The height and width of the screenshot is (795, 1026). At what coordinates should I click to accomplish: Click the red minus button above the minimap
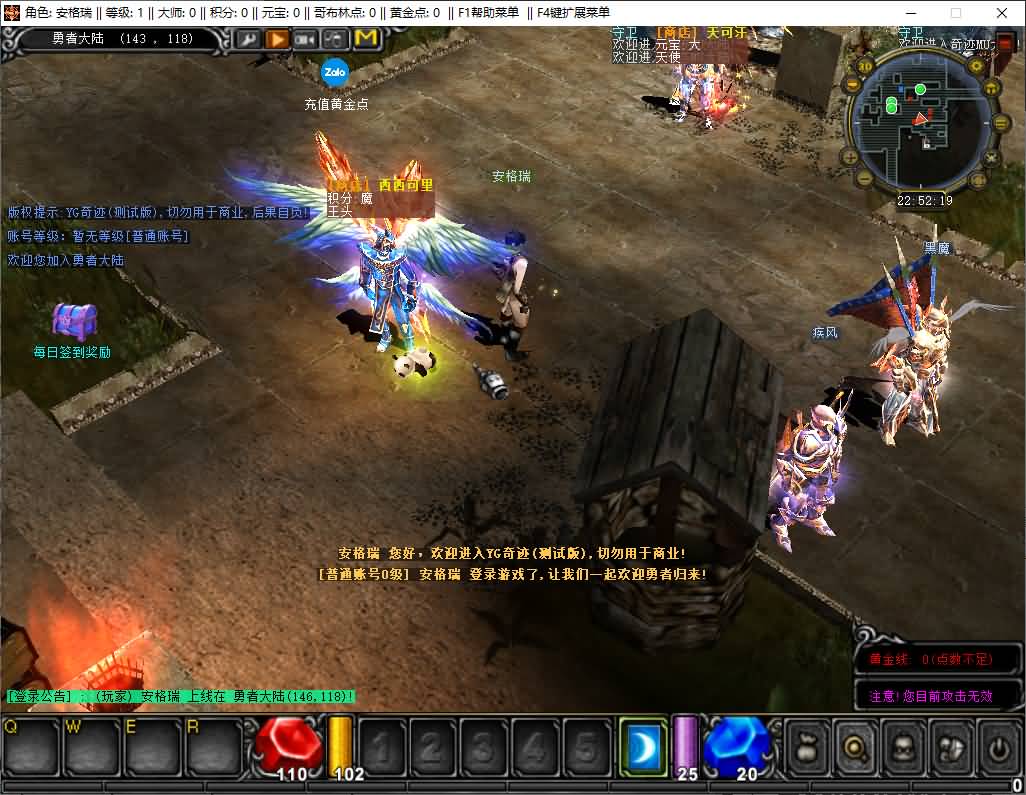coord(1006,43)
